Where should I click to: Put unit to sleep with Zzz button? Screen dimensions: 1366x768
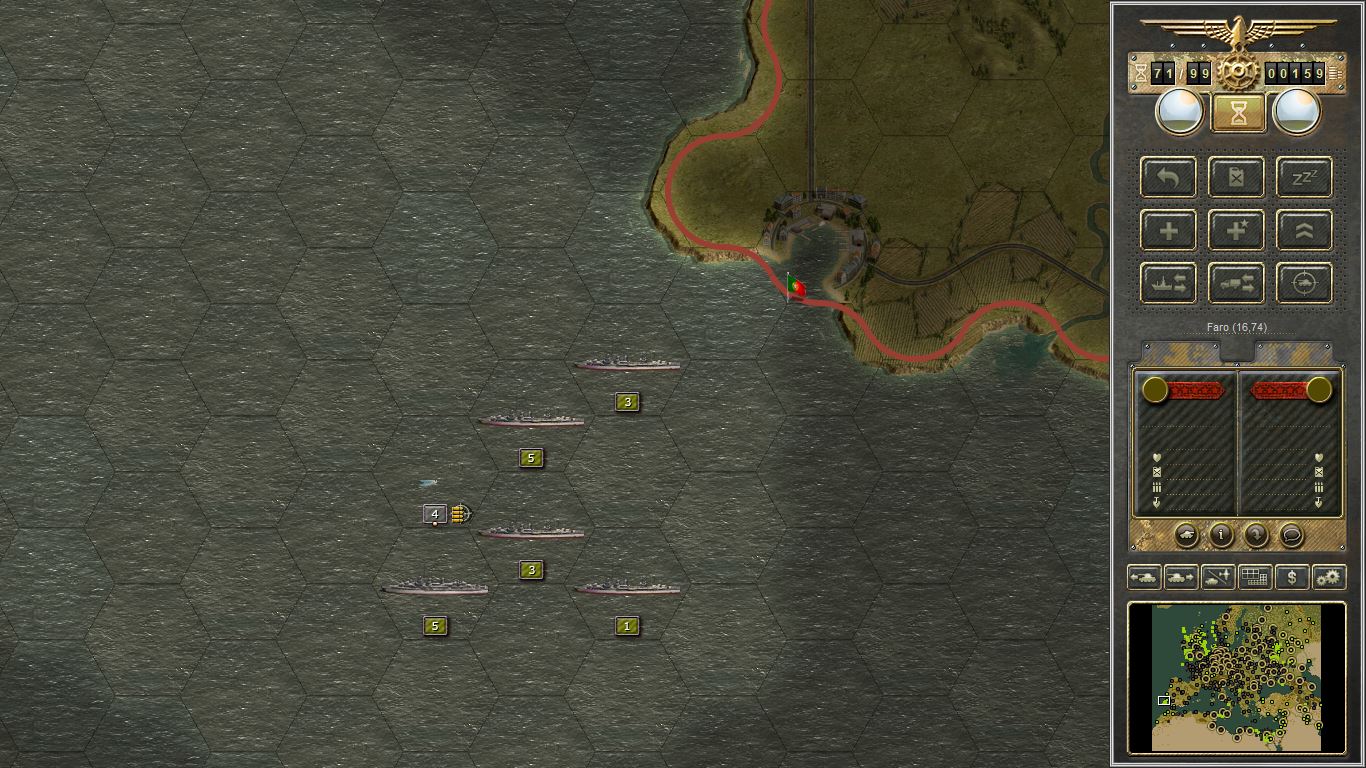pos(1305,178)
